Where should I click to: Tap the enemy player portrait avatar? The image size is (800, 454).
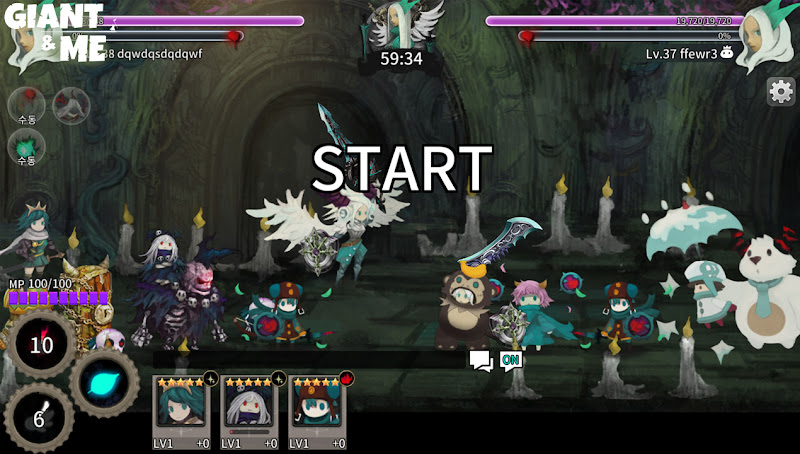click(x=764, y=44)
